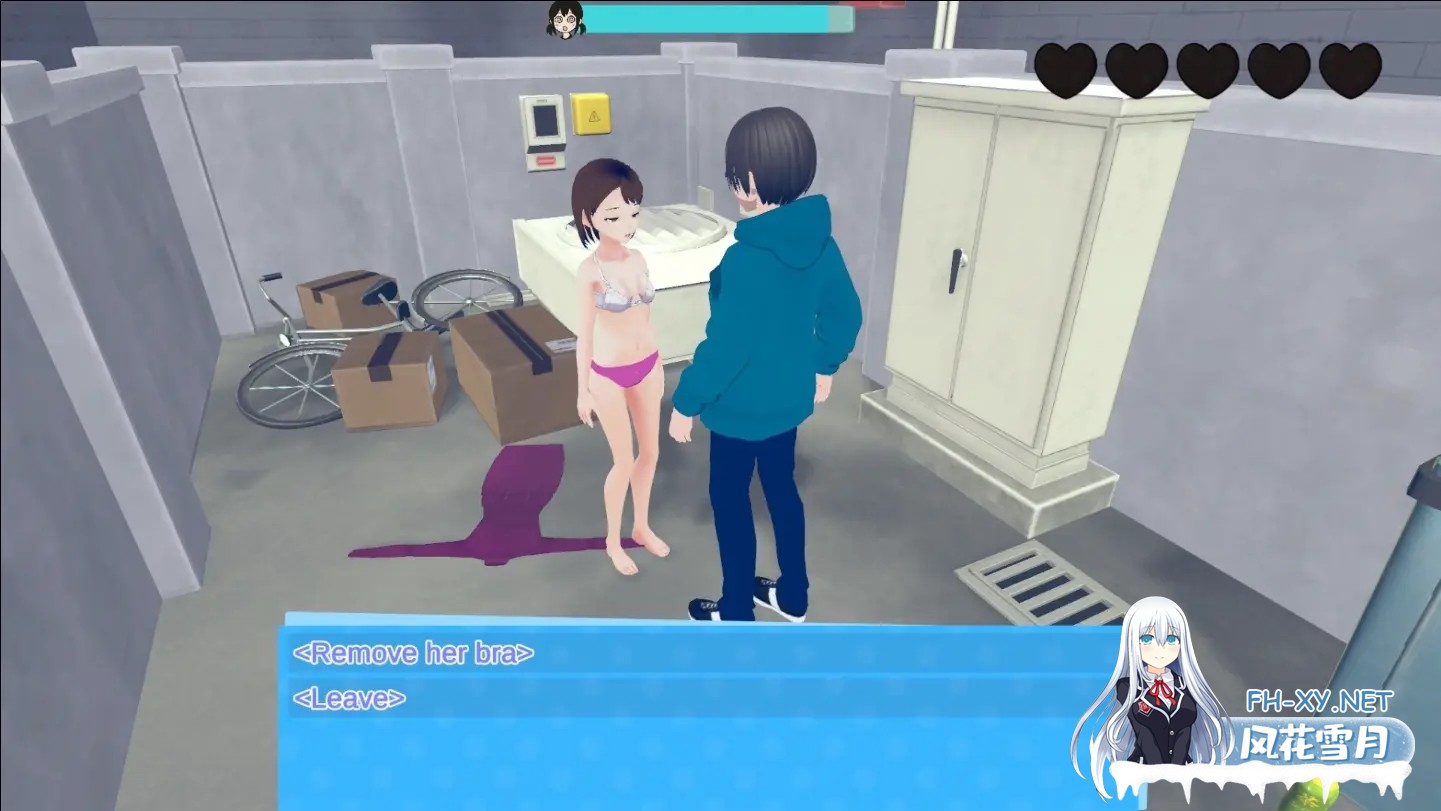
Task: Click the cyan affection progress bar
Action: (x=720, y=18)
